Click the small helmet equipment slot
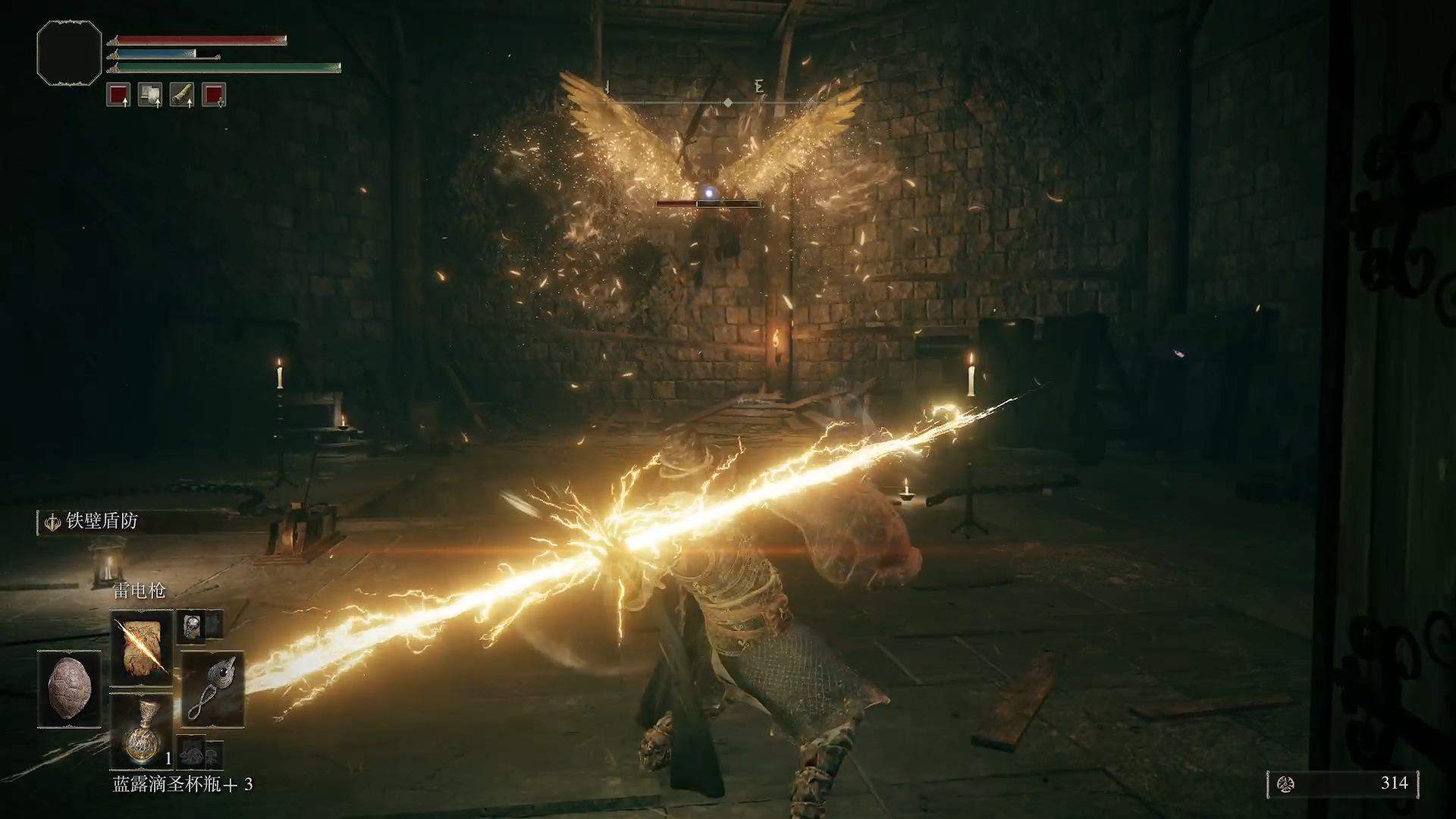 192,627
